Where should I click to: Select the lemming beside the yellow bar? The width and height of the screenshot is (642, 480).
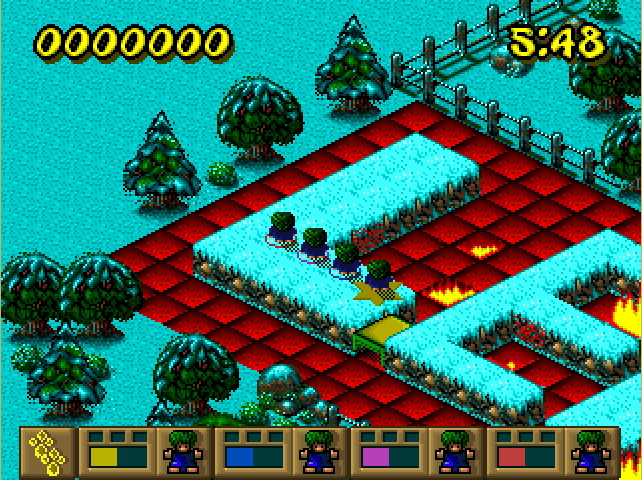pos(181,452)
